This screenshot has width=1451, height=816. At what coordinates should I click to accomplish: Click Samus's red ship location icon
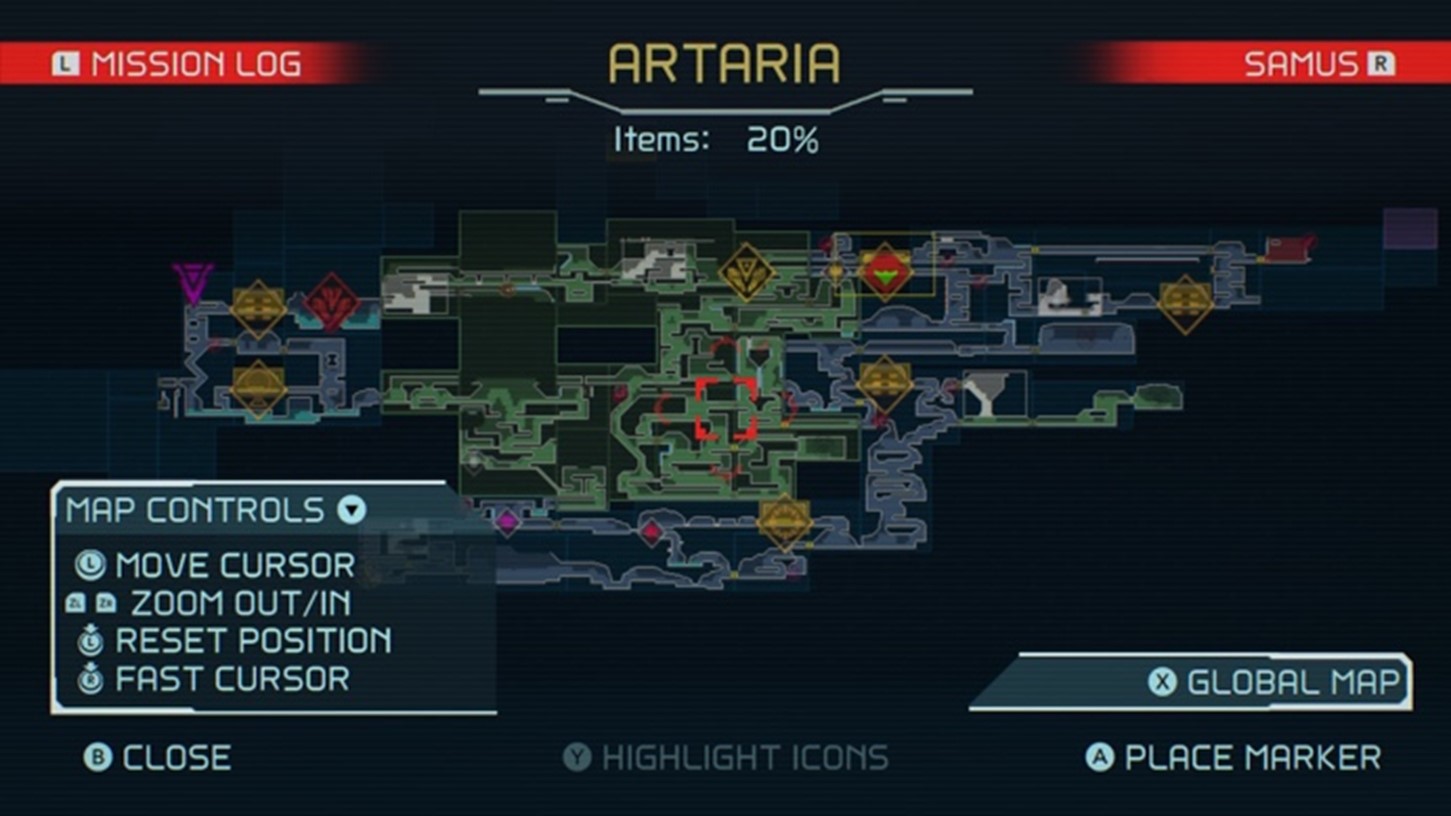point(886,271)
